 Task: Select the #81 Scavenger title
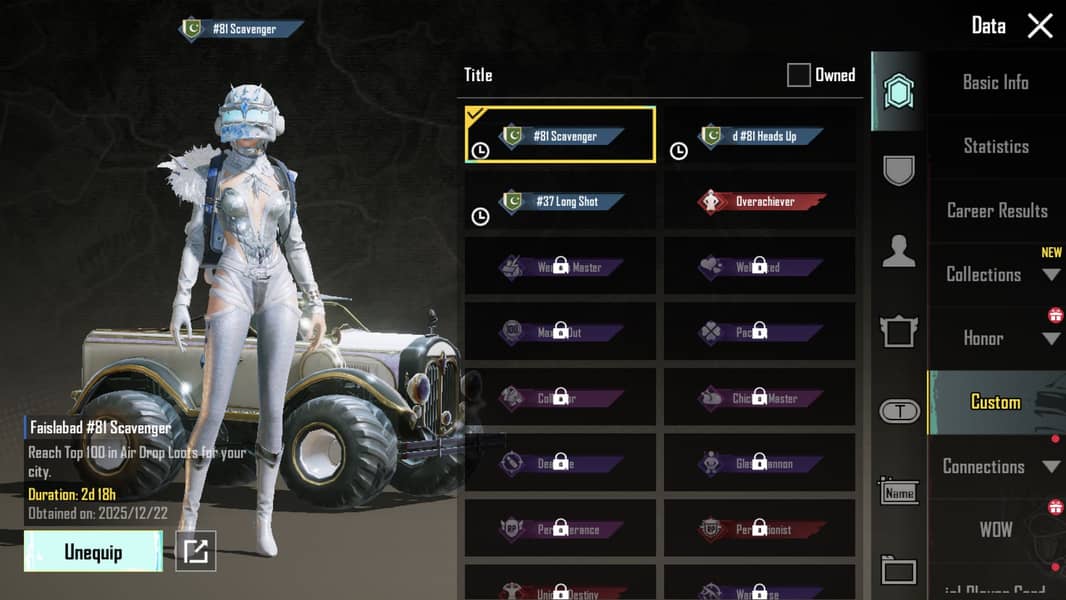coord(561,135)
